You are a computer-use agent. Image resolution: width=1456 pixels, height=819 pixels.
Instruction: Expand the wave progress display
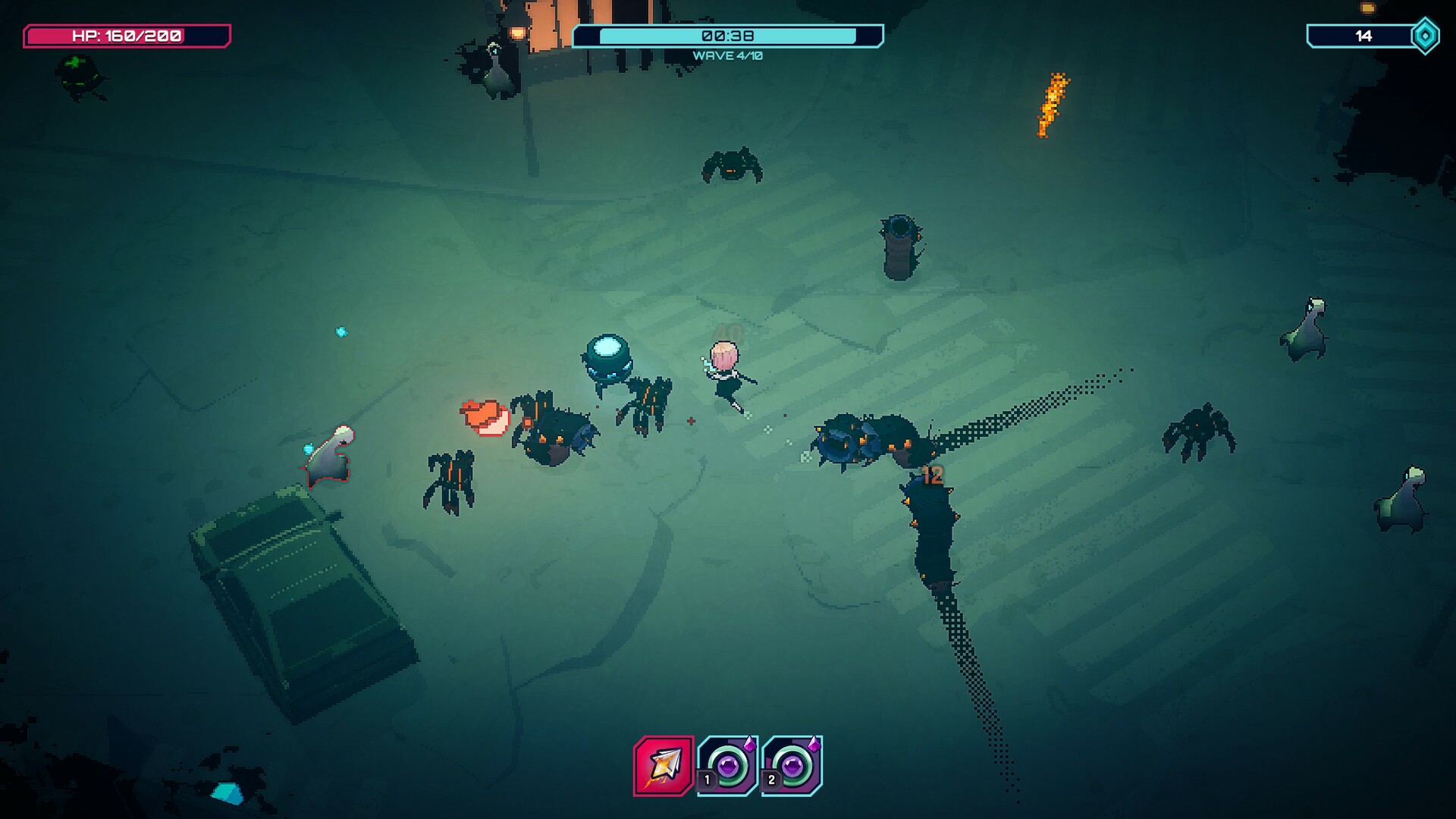click(728, 54)
